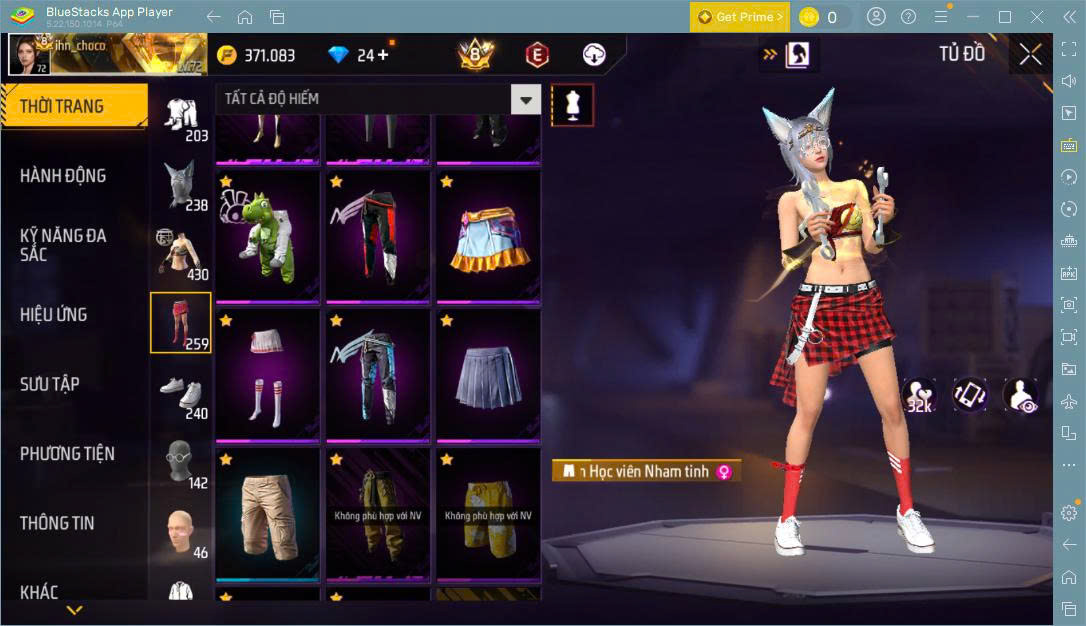Close the TỦ ĐỒ wardrobe screen
1086x626 pixels.
[x=1030, y=55]
